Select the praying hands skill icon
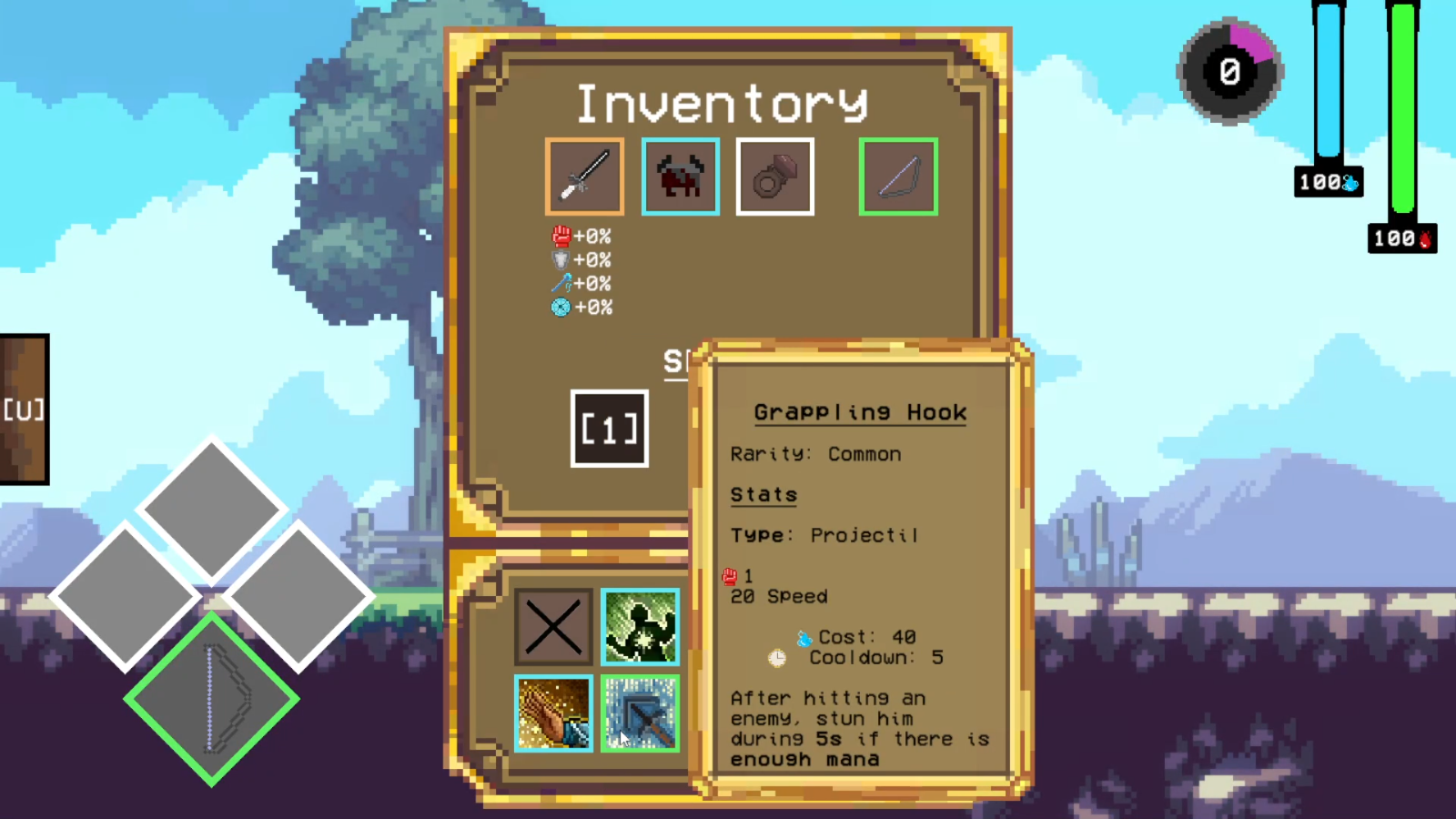This screenshot has width=1456, height=819. click(x=553, y=713)
